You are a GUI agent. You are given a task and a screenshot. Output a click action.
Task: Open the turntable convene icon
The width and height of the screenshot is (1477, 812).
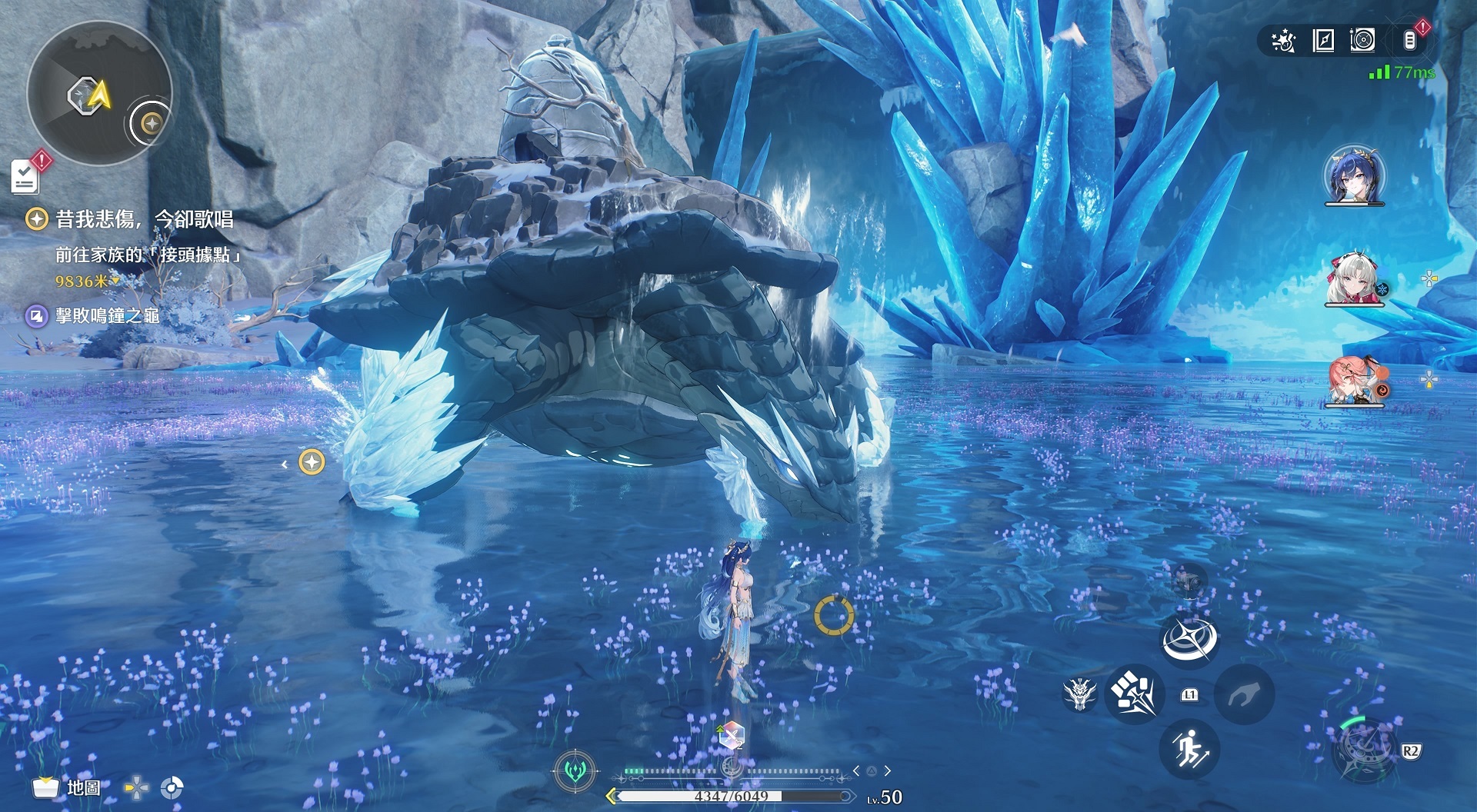(1362, 40)
